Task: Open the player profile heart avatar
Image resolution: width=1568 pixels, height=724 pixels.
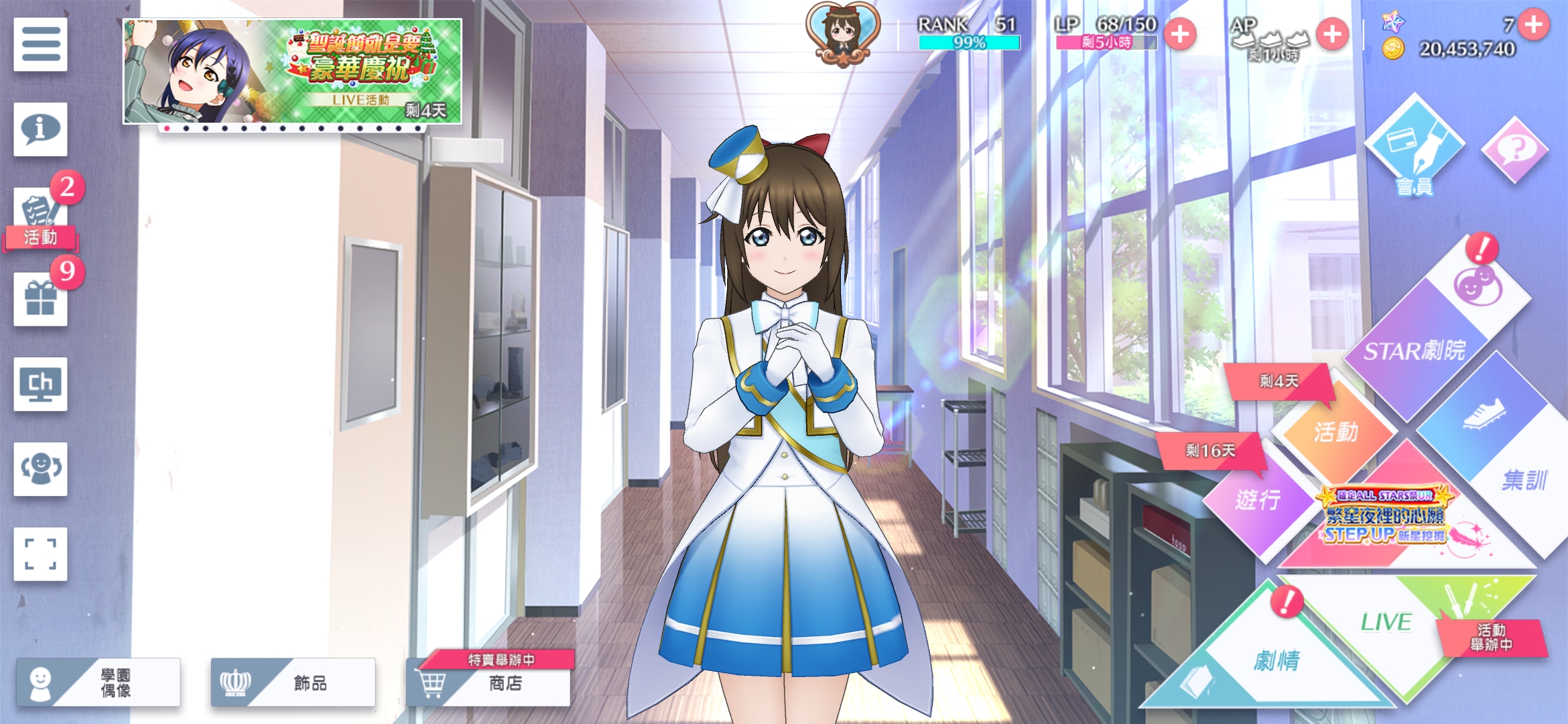Action: [843, 34]
